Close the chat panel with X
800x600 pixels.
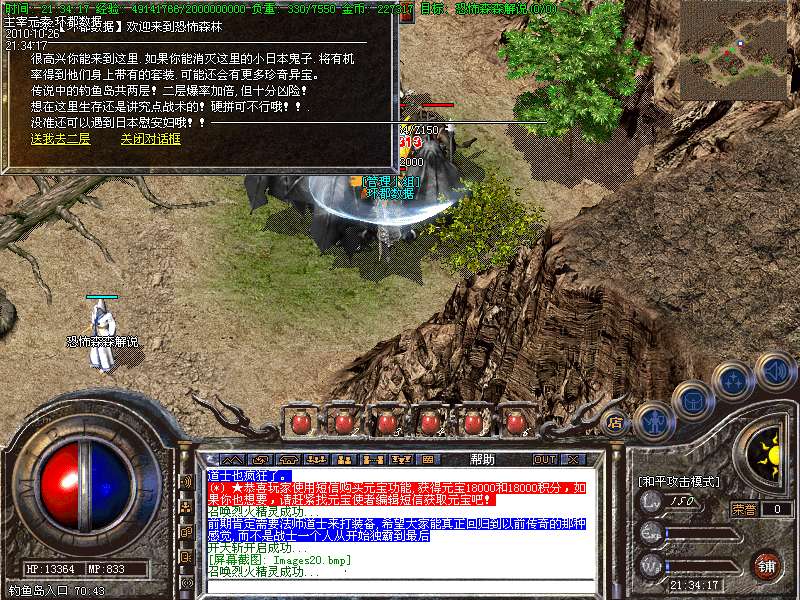click(573, 459)
